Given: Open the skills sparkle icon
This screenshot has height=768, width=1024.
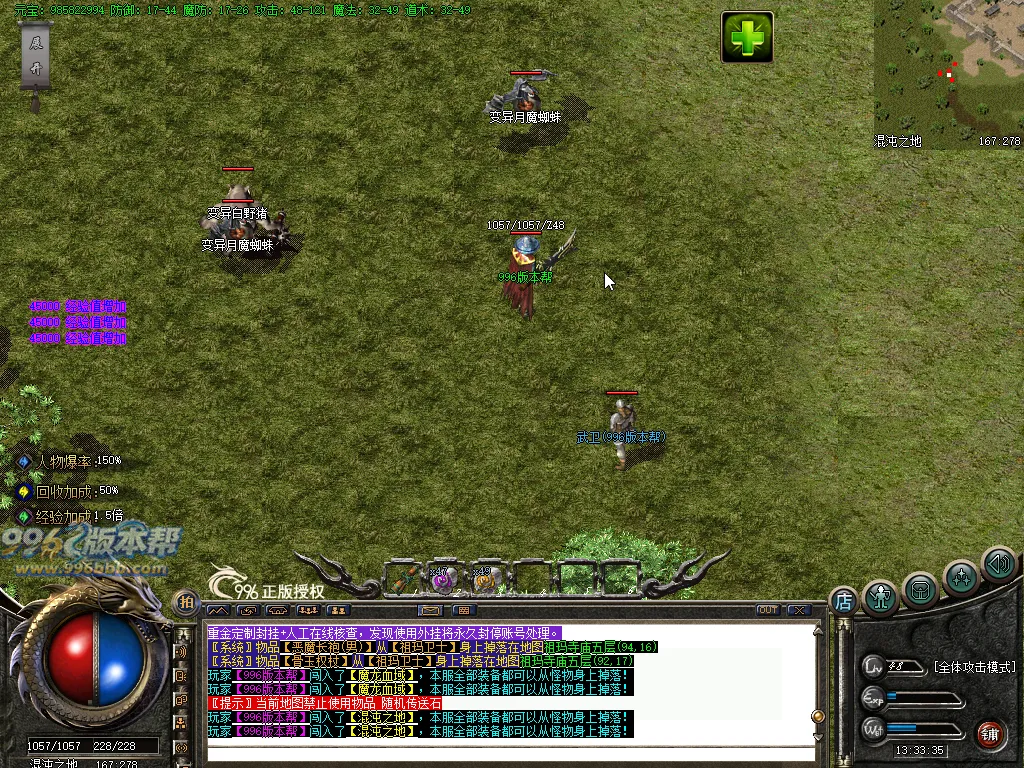Looking at the screenshot, I should click(x=961, y=578).
